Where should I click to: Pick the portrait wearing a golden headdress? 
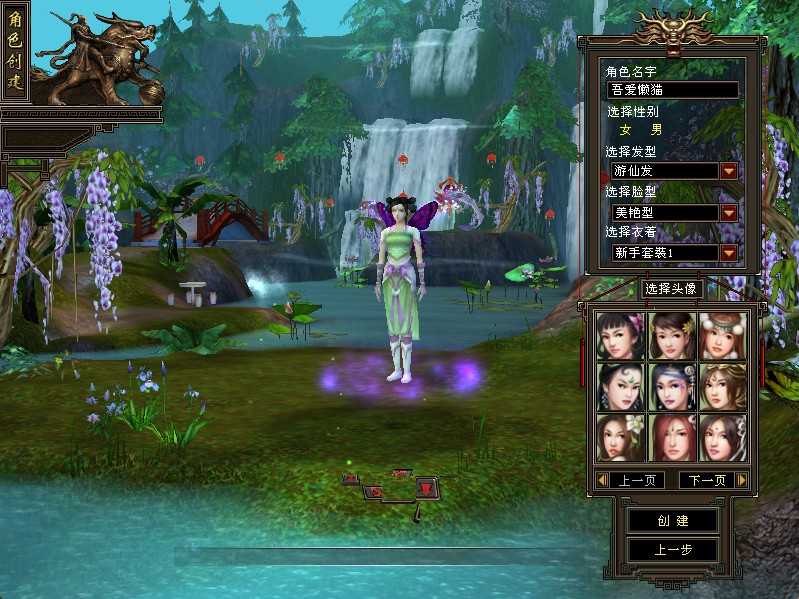pyautogui.click(x=722, y=387)
